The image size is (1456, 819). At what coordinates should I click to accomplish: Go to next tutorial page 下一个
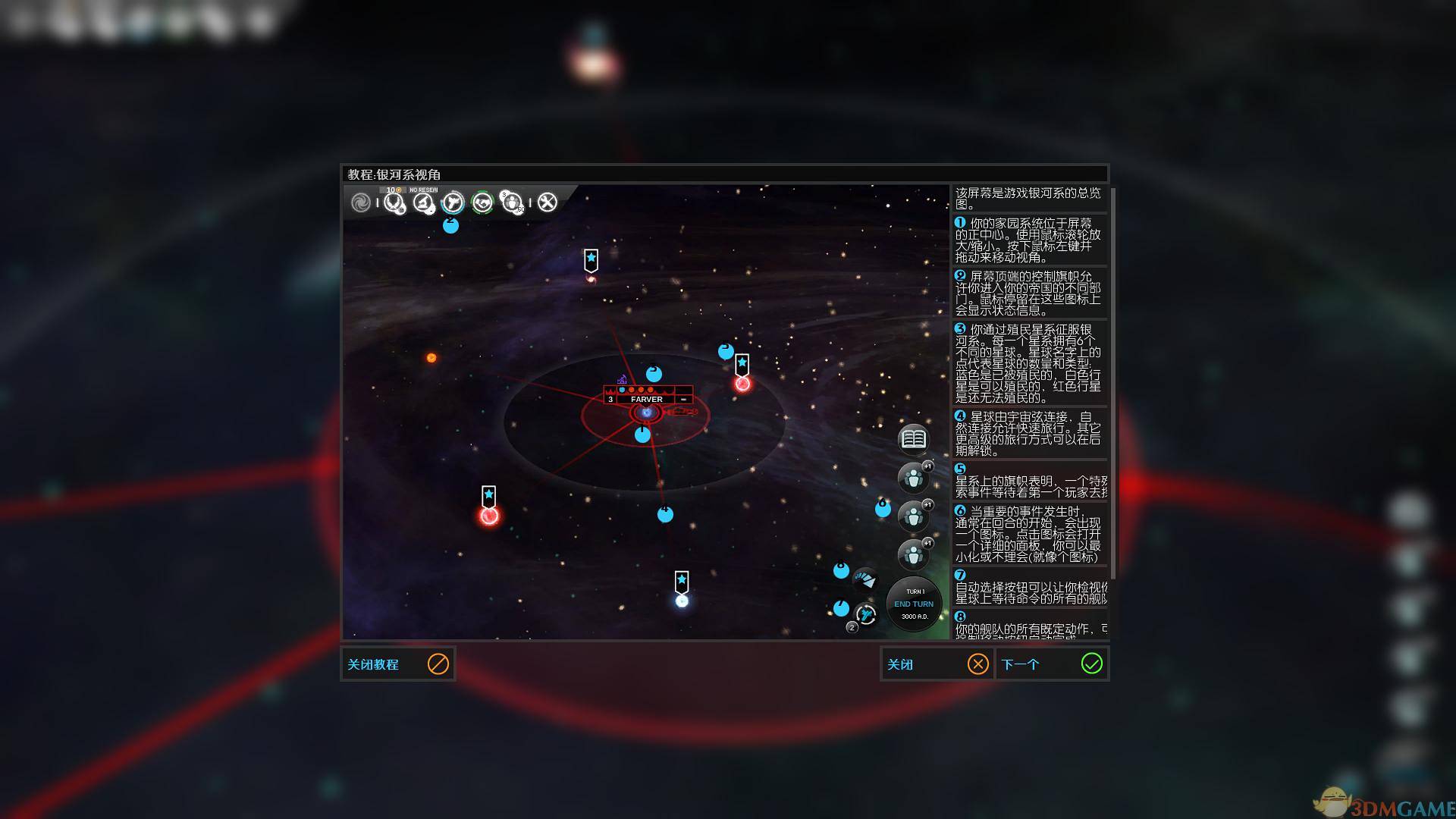tap(1052, 664)
